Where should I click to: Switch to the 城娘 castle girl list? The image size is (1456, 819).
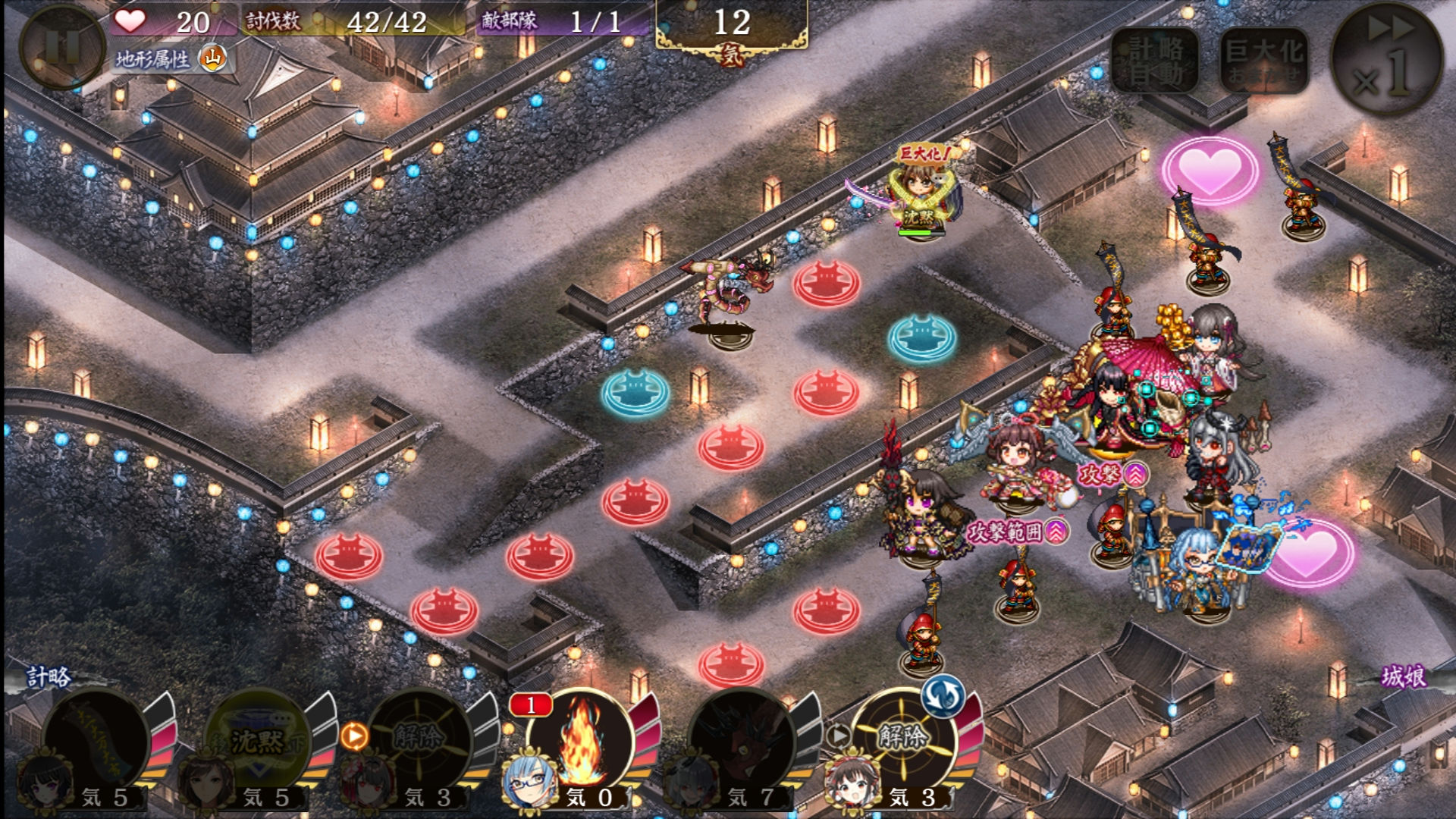coord(1403,676)
